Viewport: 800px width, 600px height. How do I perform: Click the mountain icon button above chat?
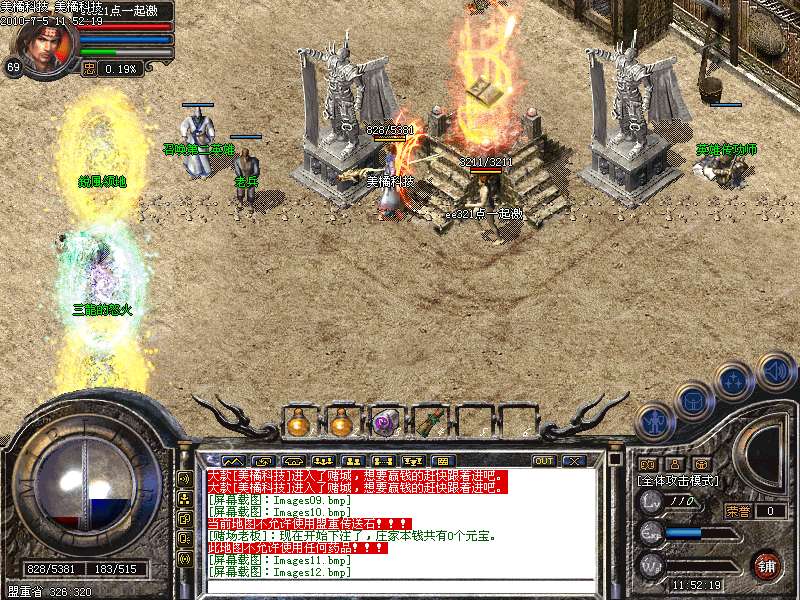[232, 461]
